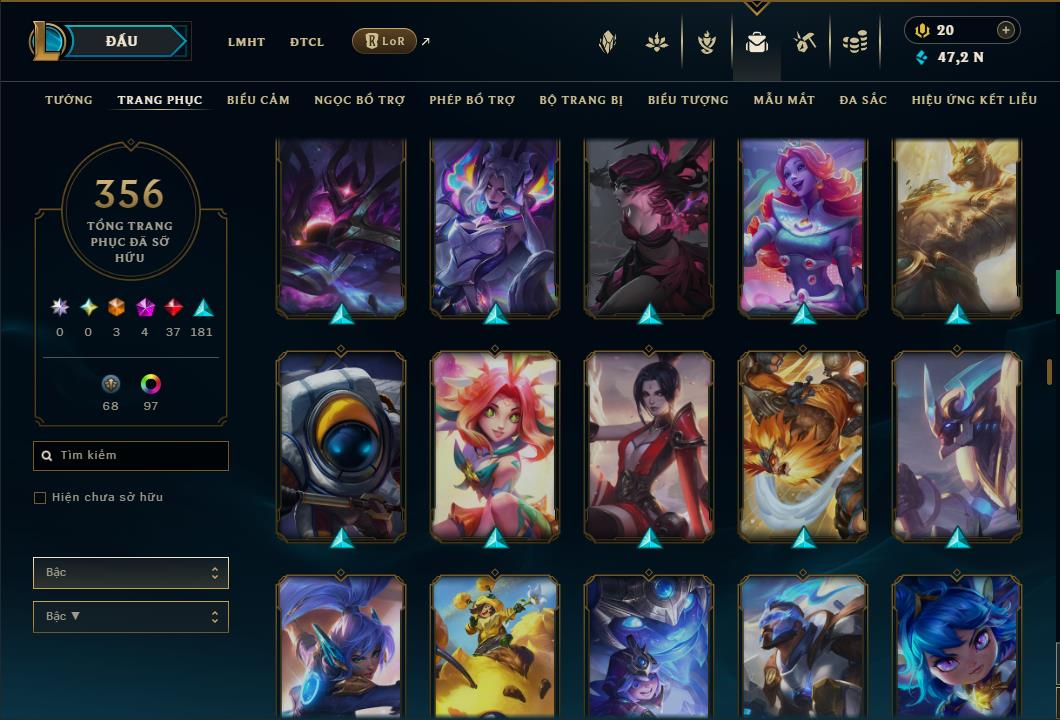The width and height of the screenshot is (1060, 720).
Task: Switch to the BIỂU CẢM tab
Action: [x=258, y=100]
